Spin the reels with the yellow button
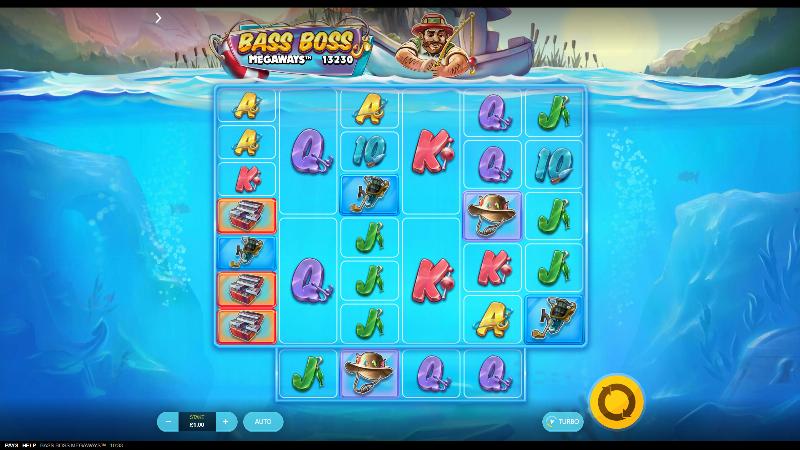800x450 pixels. click(x=616, y=402)
